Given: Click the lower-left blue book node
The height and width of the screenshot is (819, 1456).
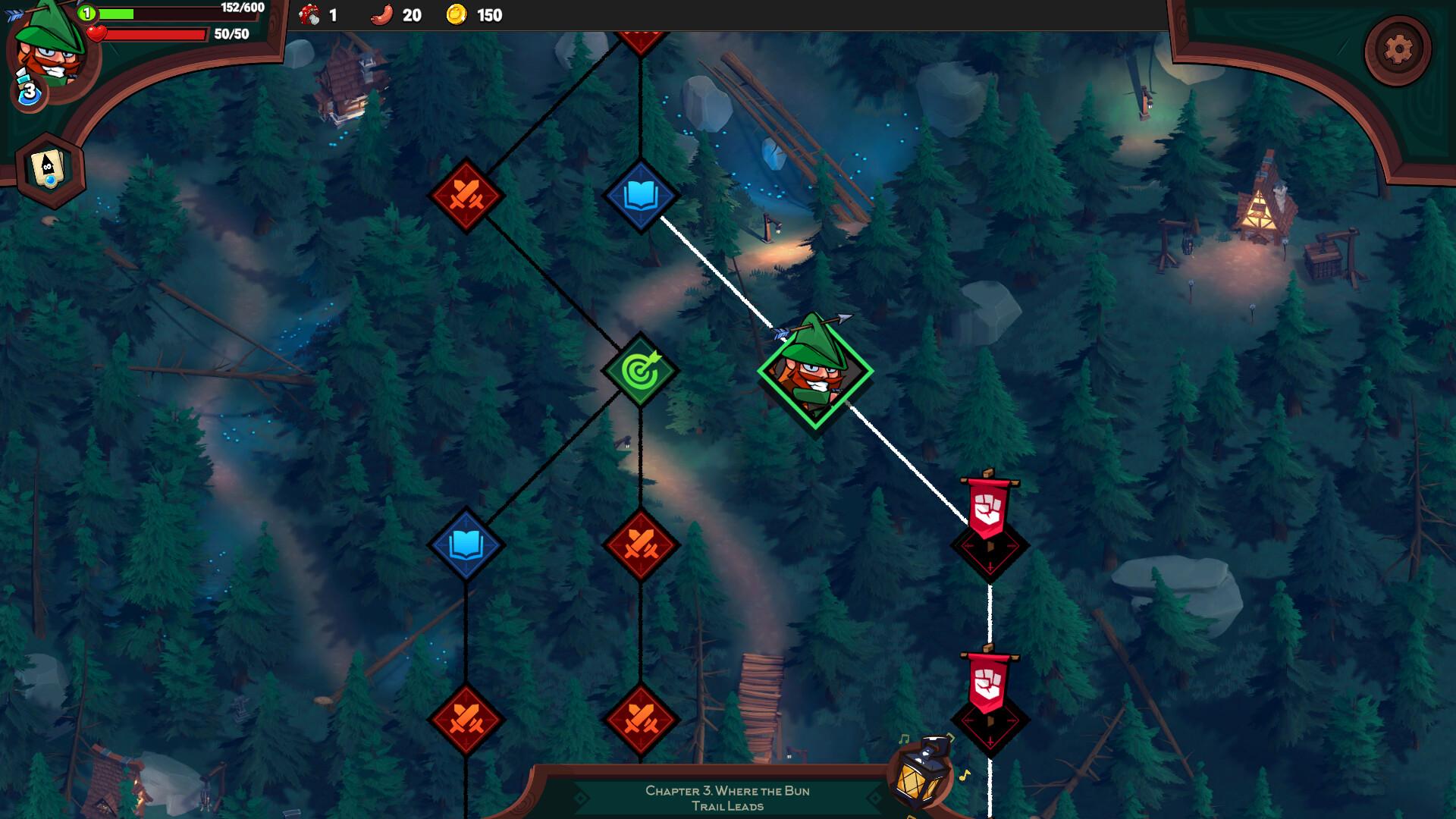Looking at the screenshot, I should [x=465, y=544].
